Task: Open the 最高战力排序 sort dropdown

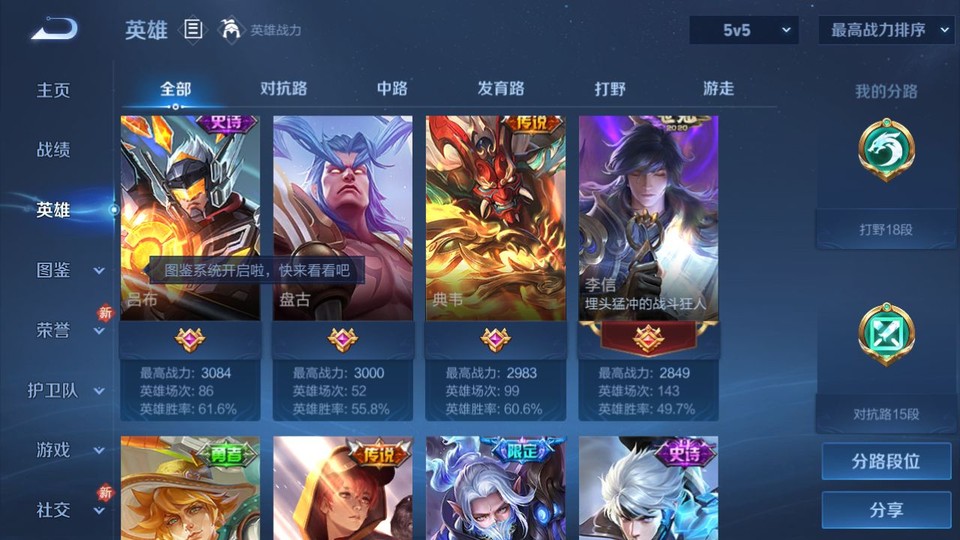Action: [886, 30]
